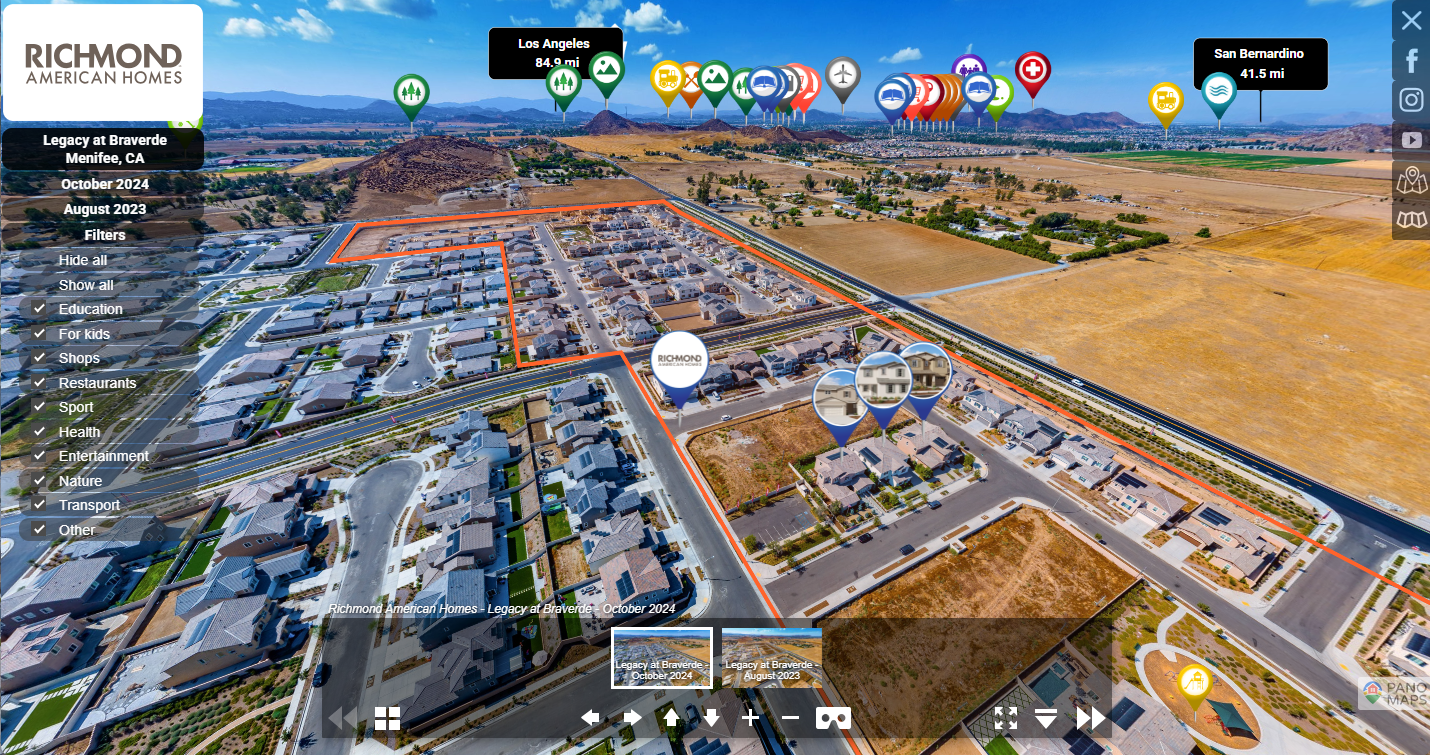Switch to the August 2023 view in the menu

[x=104, y=209]
